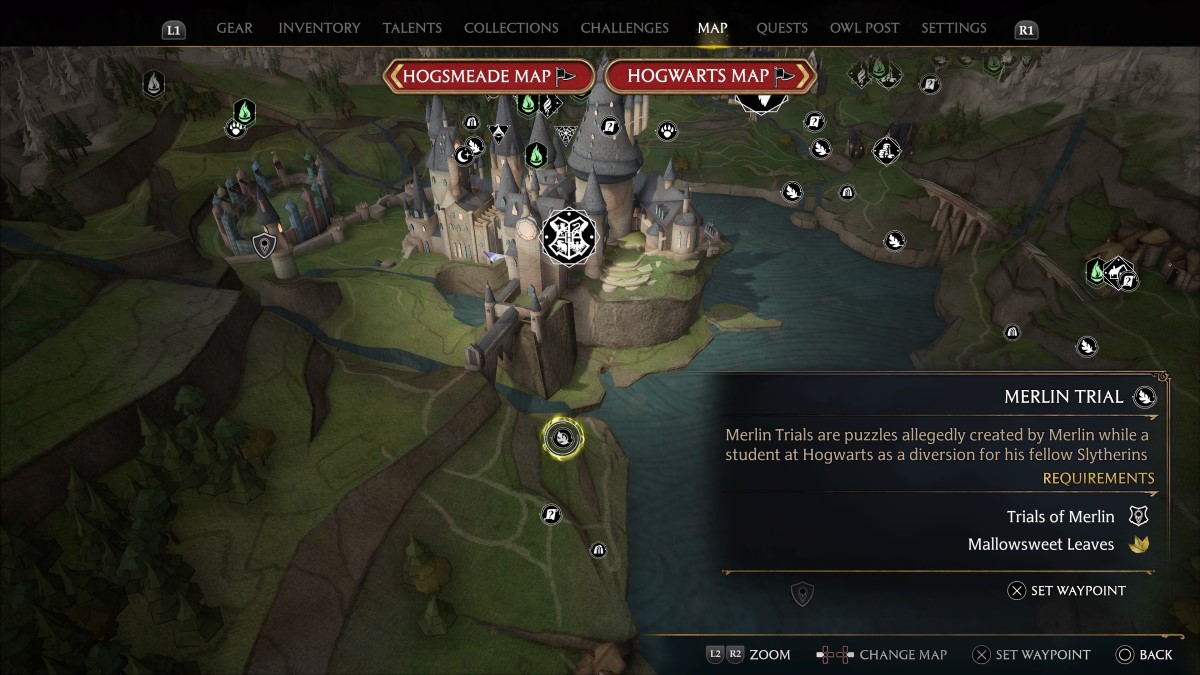This screenshot has width=1200, height=675.
Task: Show the Collections tab
Action: [511, 28]
